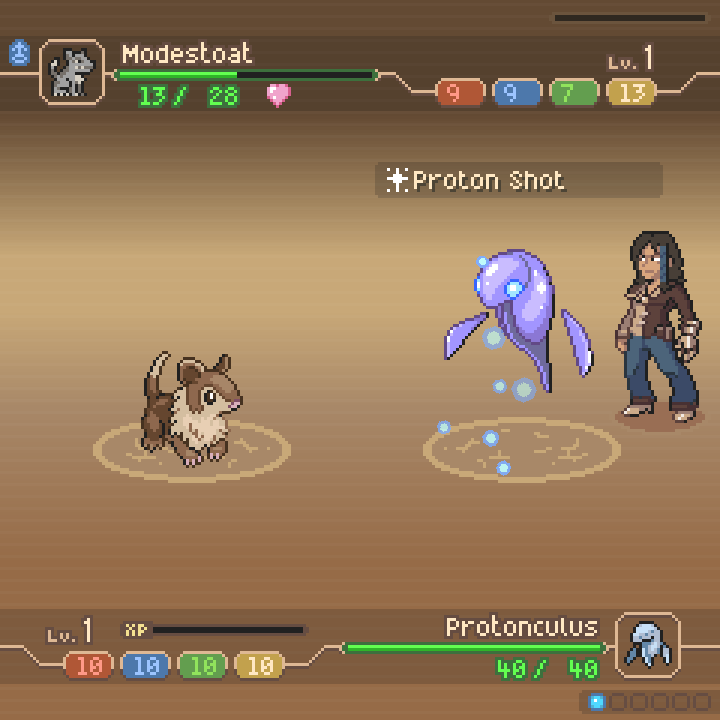This screenshot has height=720, width=720.
Task: Click the blue emblem beside Modestoat's portrait
Action: click(x=19, y=53)
